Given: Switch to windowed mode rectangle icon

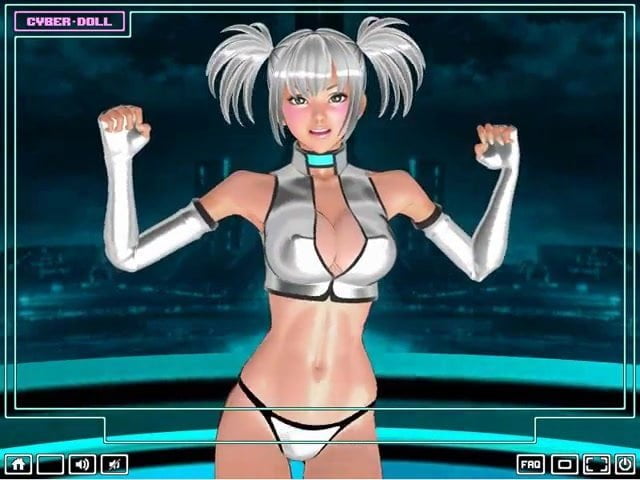Looking at the screenshot, I should [564, 464].
